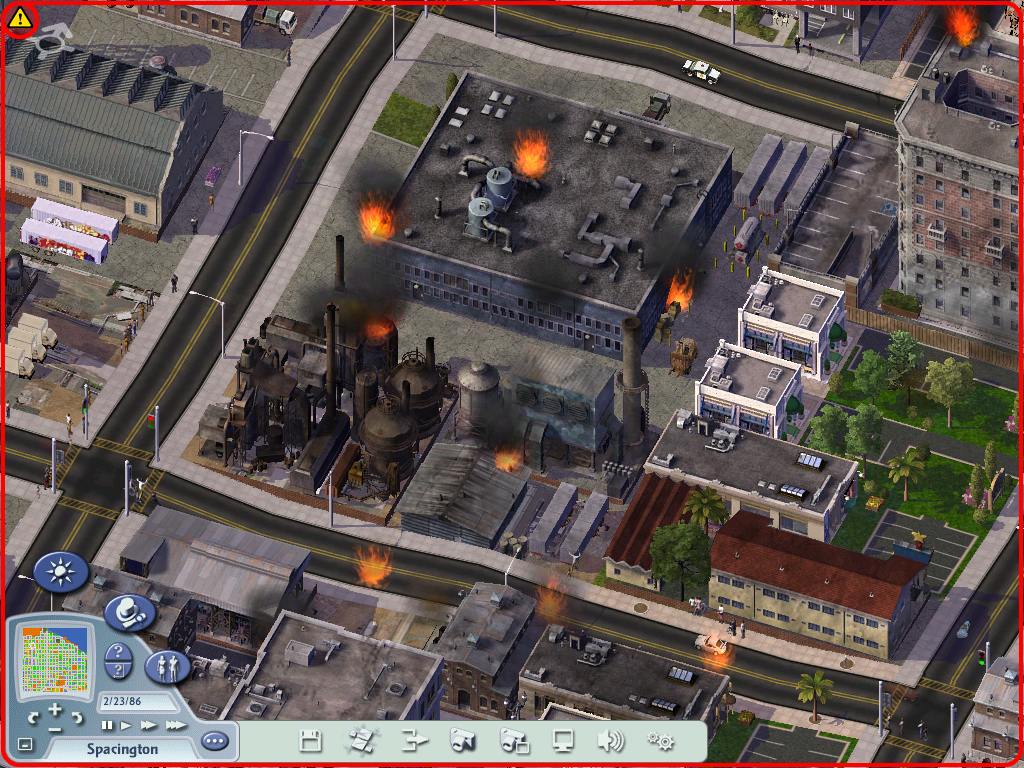Switch to Mayor mode top hat button
1024x768 pixels.
127,611
